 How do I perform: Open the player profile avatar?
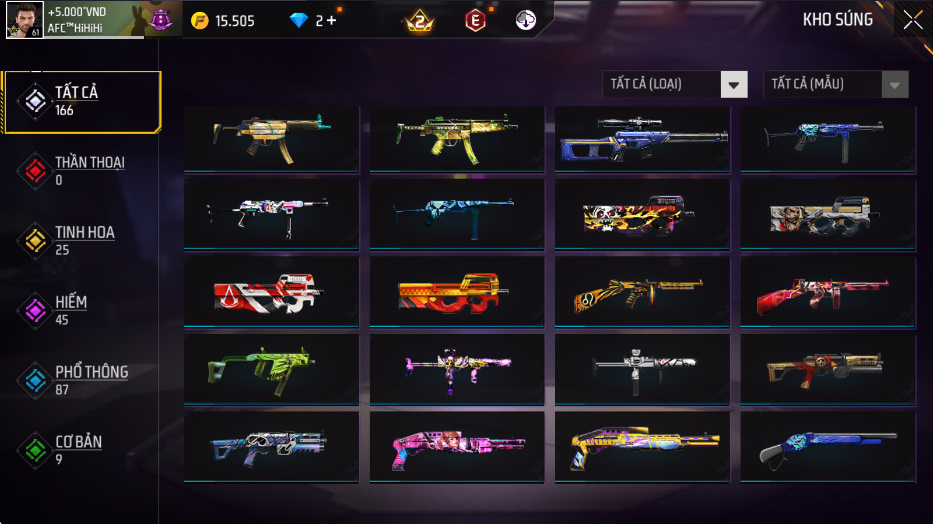click(x=24, y=20)
